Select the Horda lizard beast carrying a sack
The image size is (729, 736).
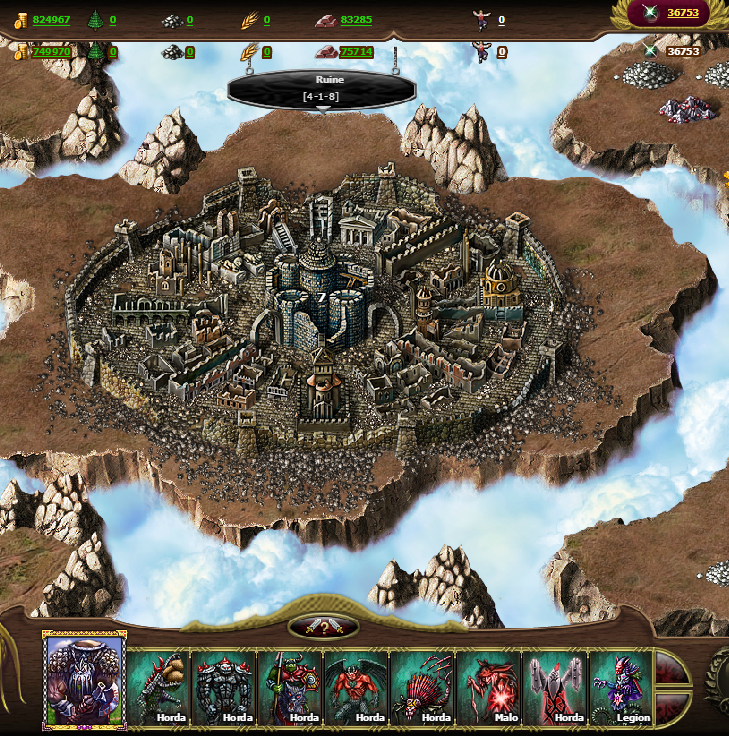[x=159, y=687]
